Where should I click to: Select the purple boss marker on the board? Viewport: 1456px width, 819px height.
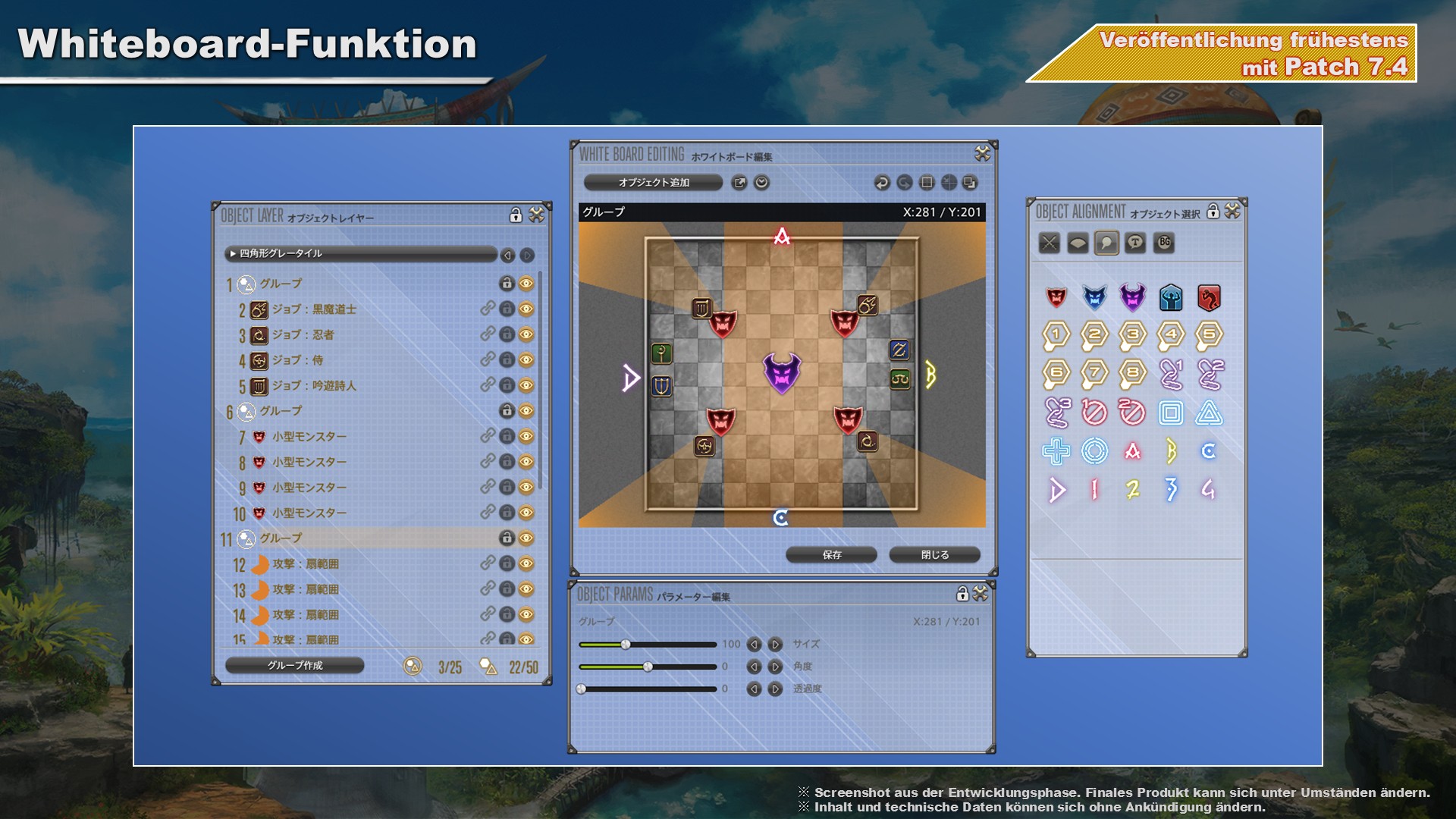pos(781,372)
